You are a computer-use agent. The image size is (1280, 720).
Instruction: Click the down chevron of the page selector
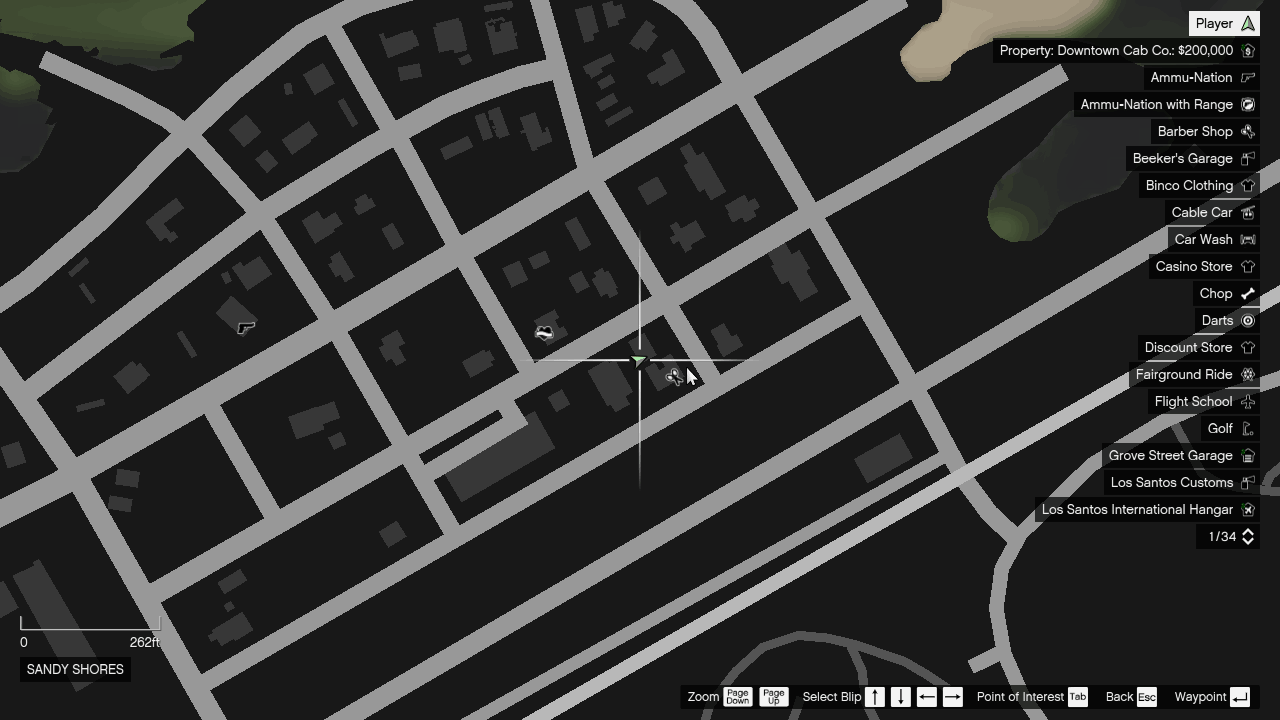coord(1247,541)
